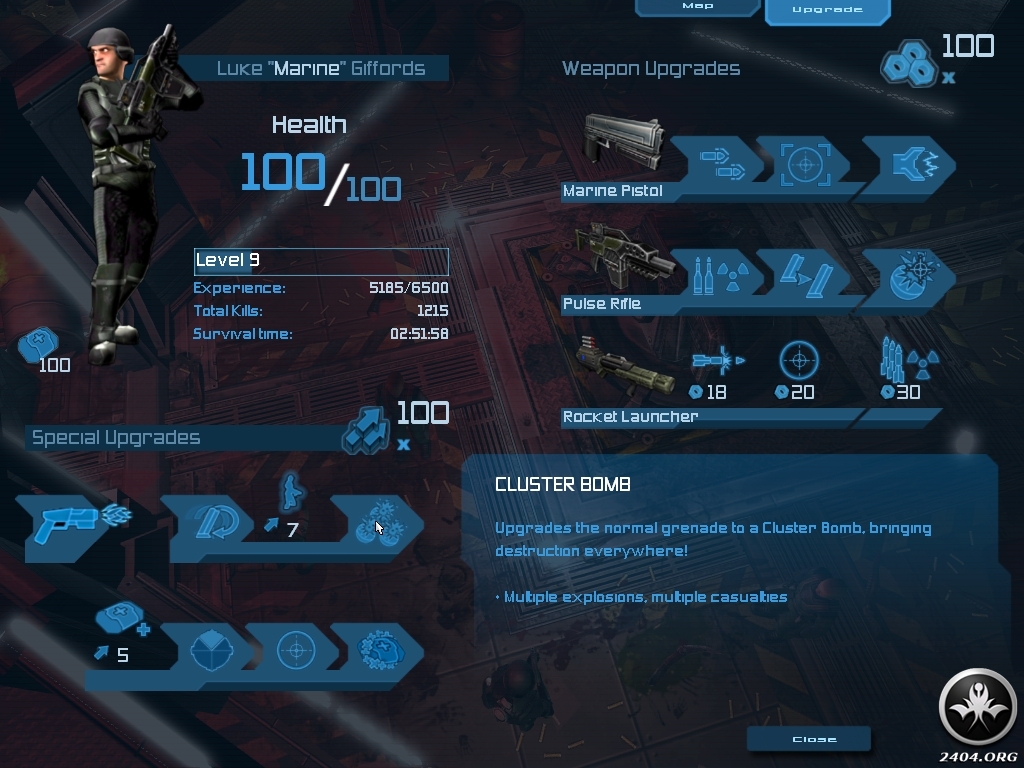This screenshot has height=768, width=1024.
Task: Select the Cluster Bomb special upgrade
Action: click(381, 525)
